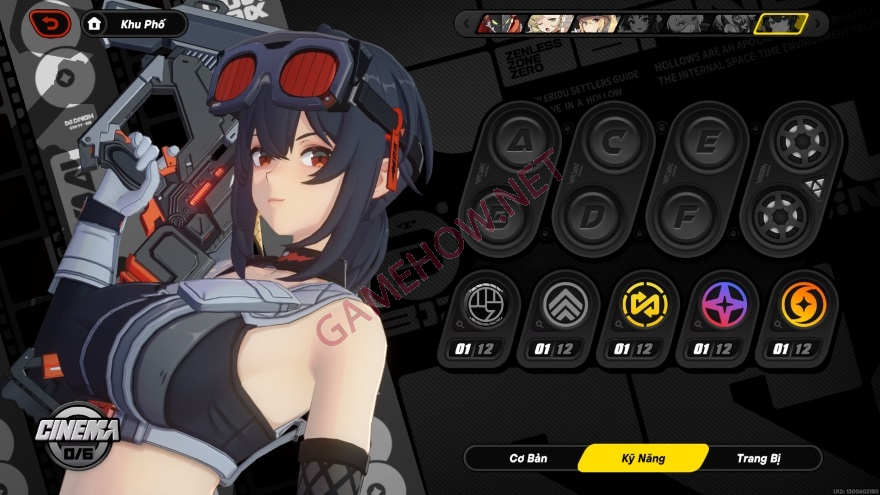Click the red back arrow button
The width and height of the screenshot is (880, 495).
[x=49, y=23]
